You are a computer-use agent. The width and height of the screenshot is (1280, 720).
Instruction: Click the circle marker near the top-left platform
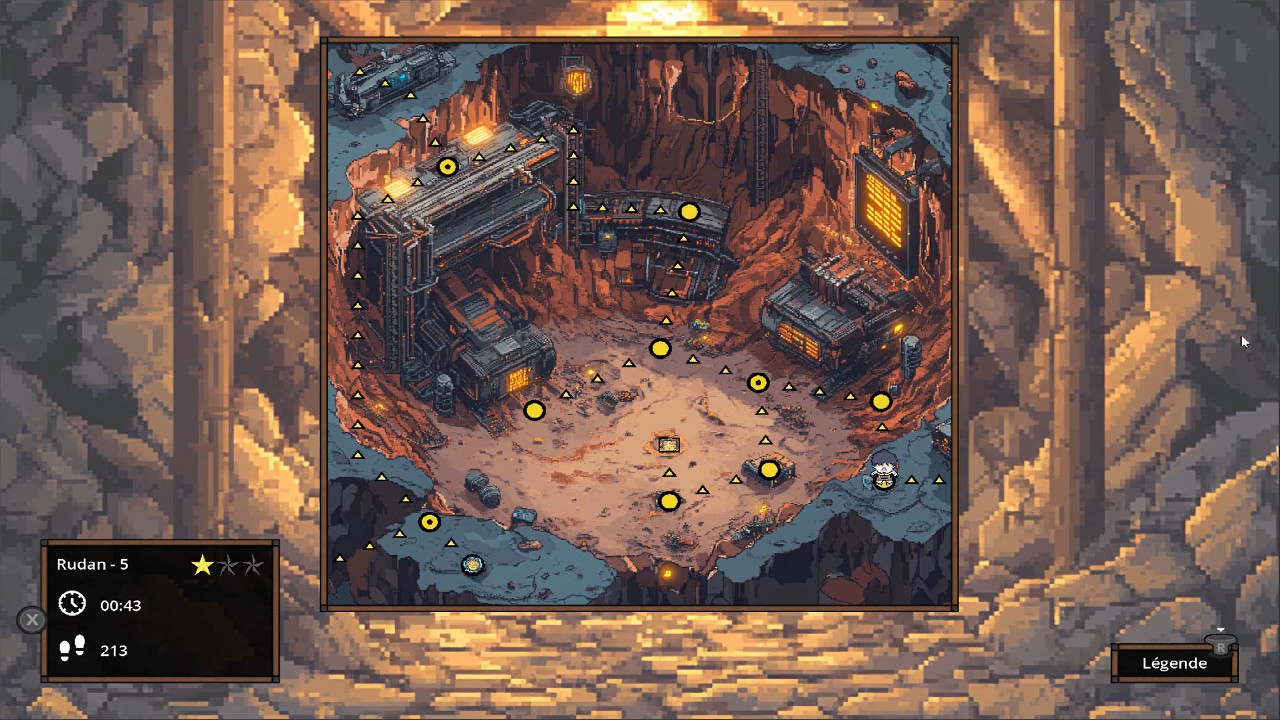447,167
